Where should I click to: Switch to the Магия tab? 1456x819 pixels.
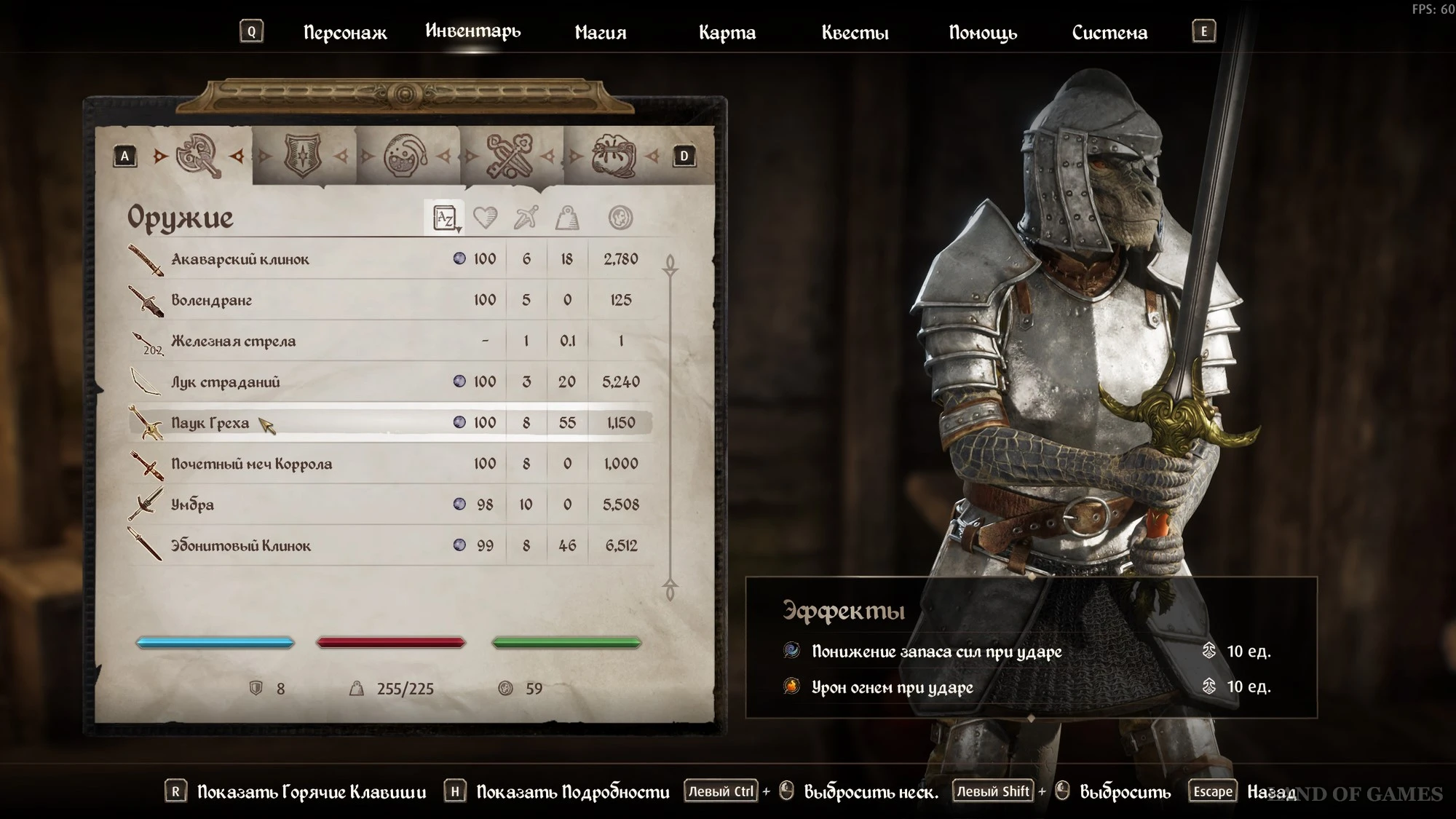[600, 33]
